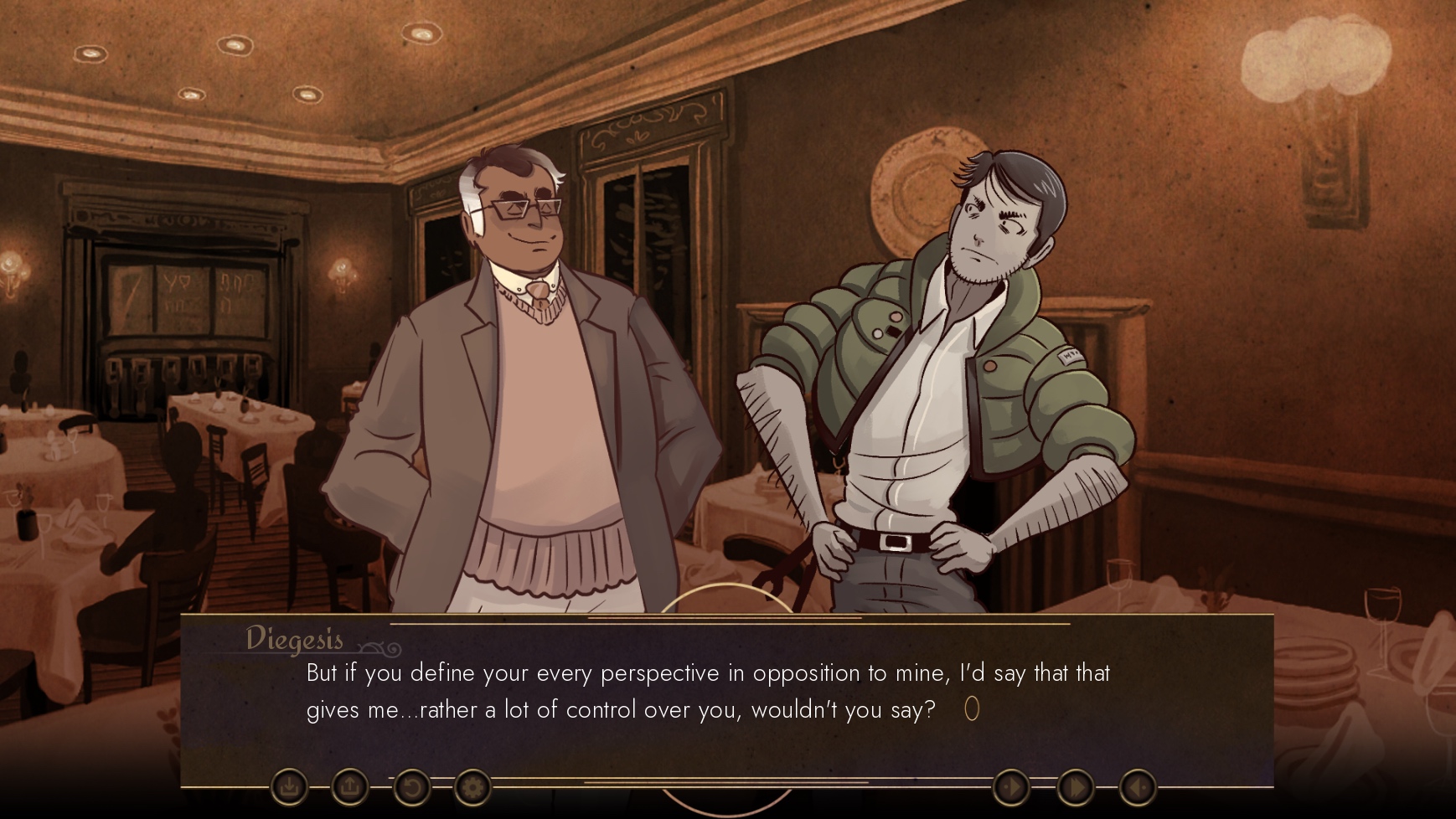Viewport: 1456px width, 819px height.
Task: Activate the double-arrow skip button
Action: tap(1075, 787)
